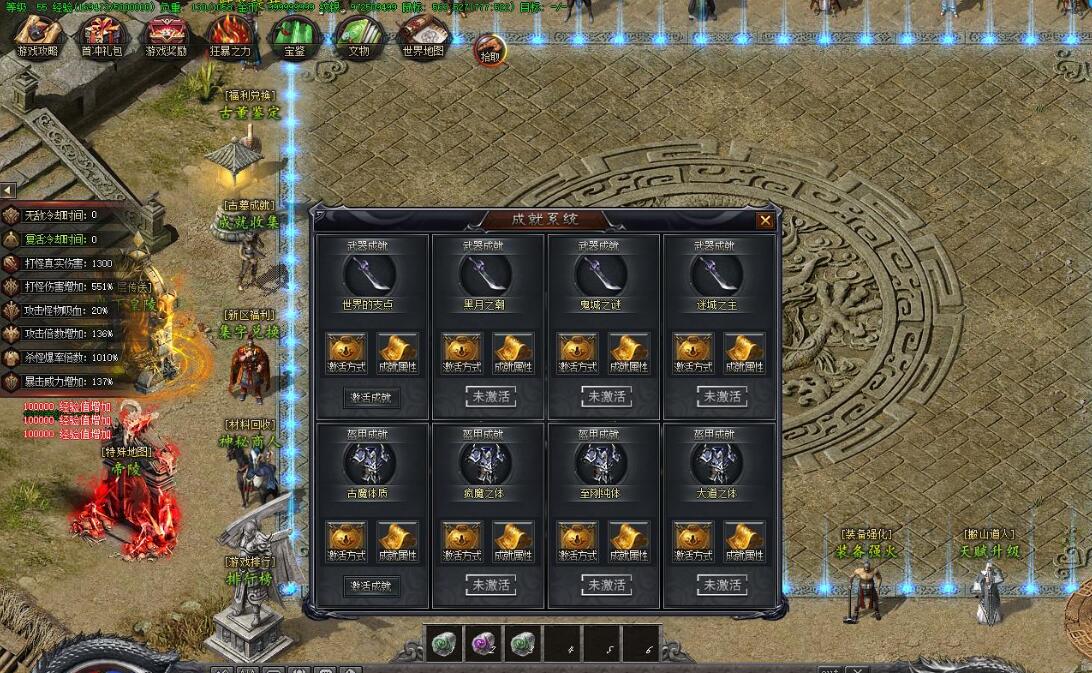Open the 世界地图 world map
1092x673 pixels.
(x=423, y=36)
